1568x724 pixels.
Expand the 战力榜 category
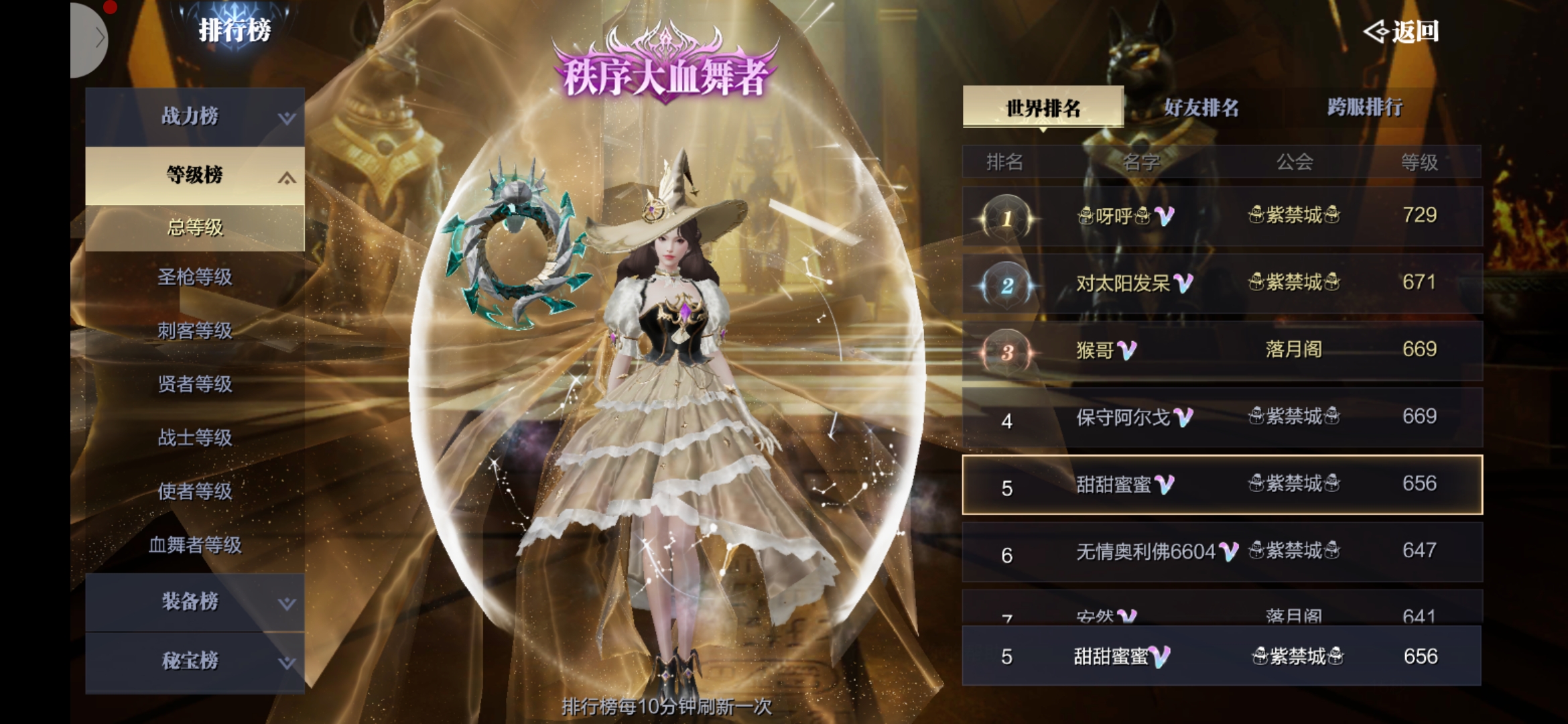click(194, 117)
